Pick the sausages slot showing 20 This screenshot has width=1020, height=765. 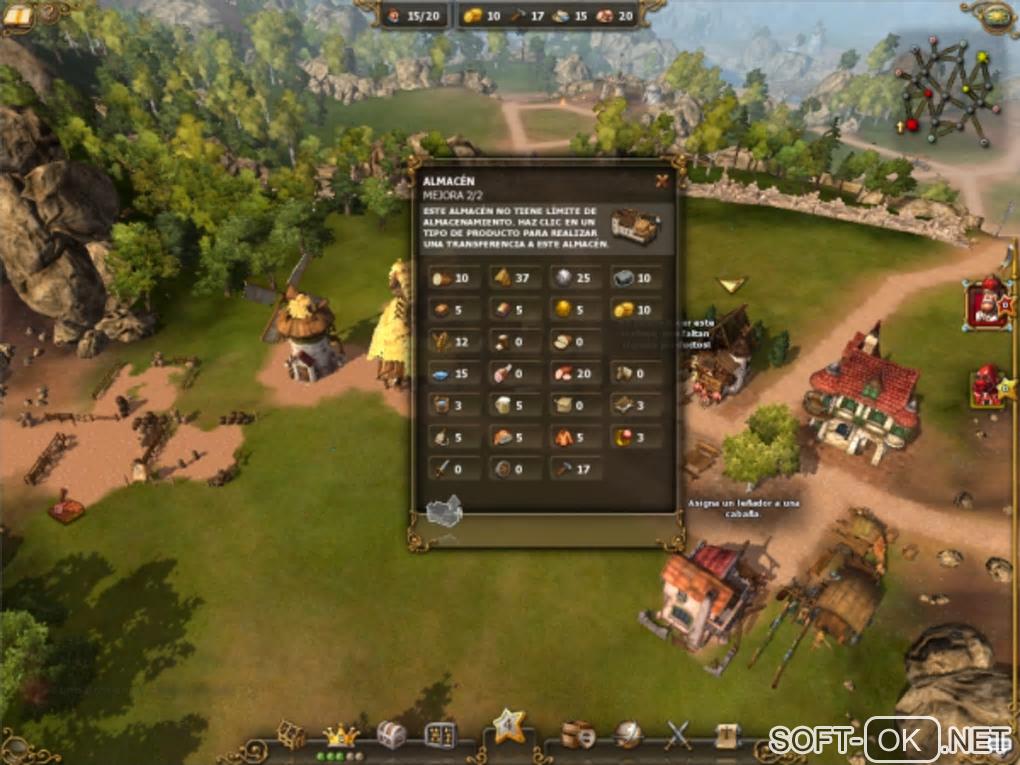(x=574, y=373)
